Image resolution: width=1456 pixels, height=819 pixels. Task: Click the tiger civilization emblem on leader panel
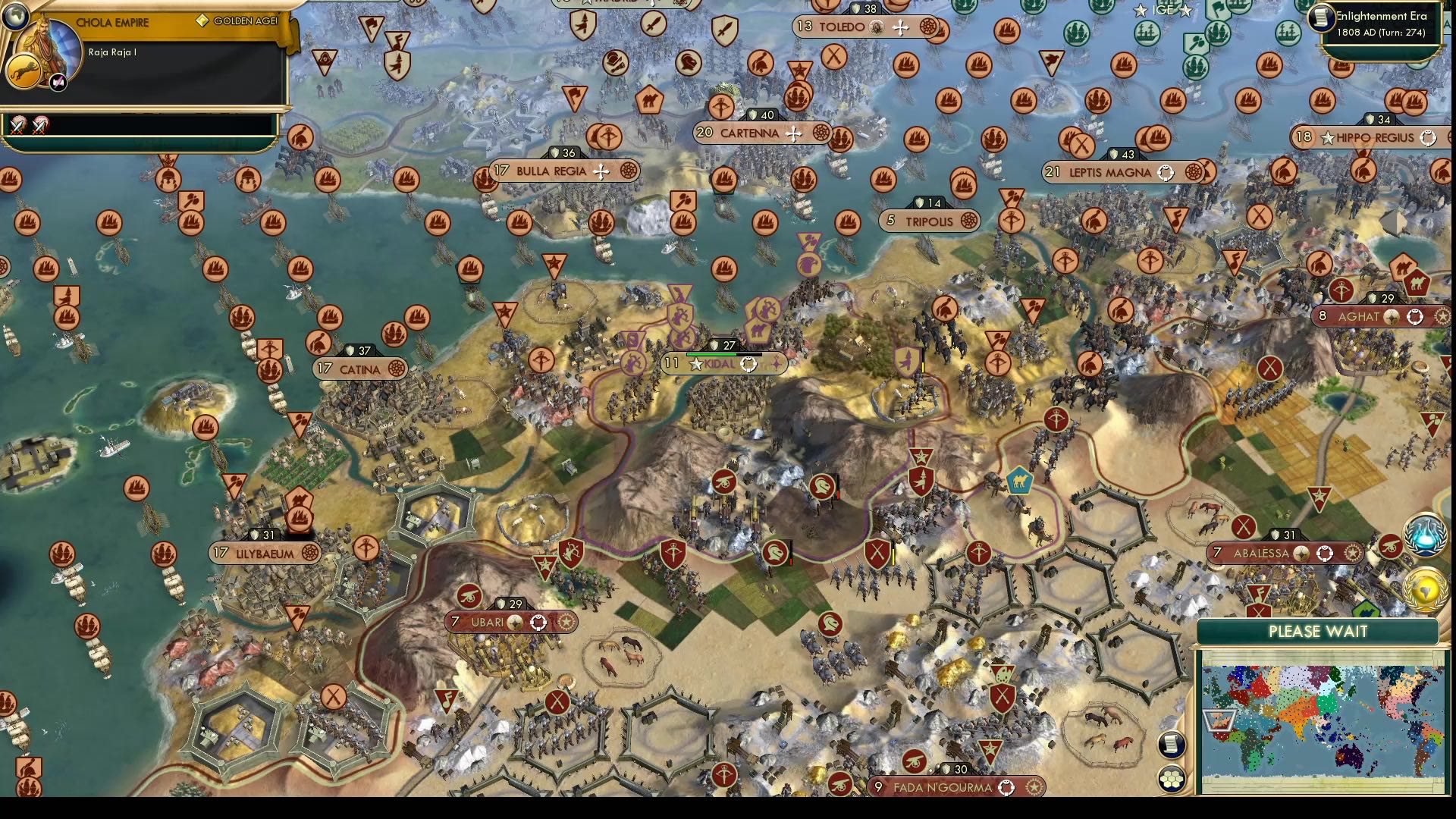[25, 71]
